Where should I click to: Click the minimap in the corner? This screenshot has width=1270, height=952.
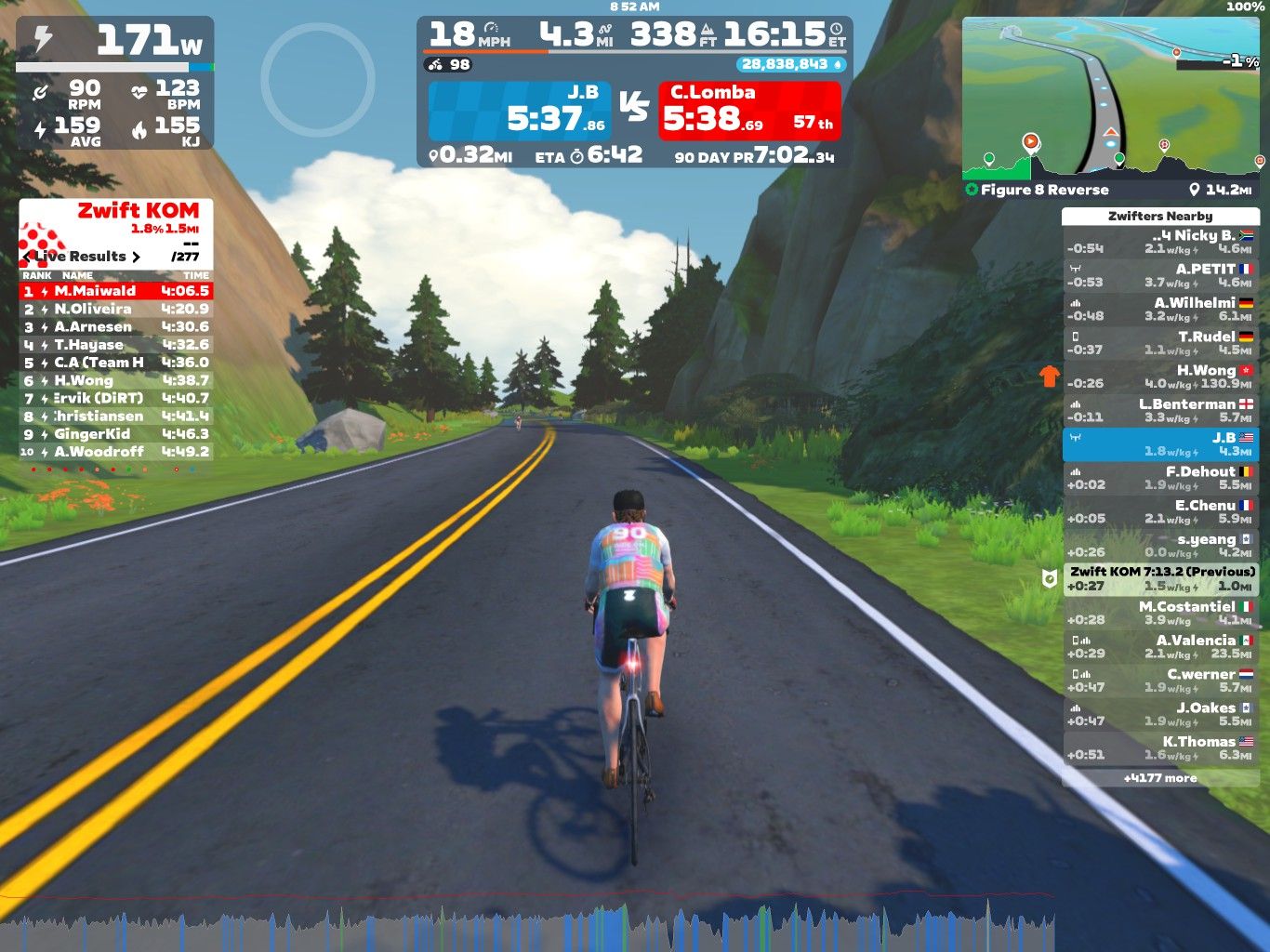click(x=1112, y=98)
